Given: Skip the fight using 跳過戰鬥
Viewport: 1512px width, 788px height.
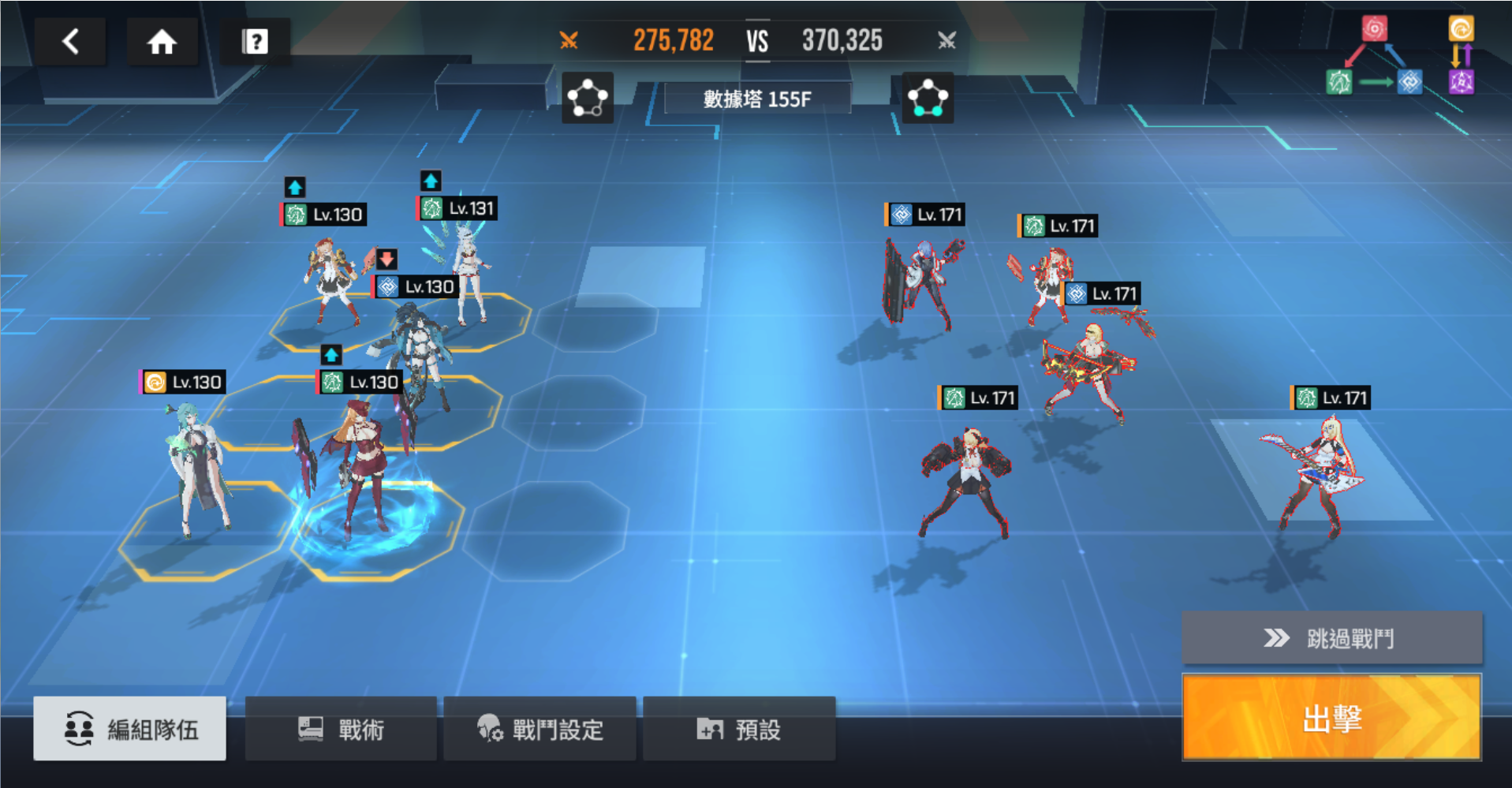Looking at the screenshot, I should click(x=1331, y=637).
